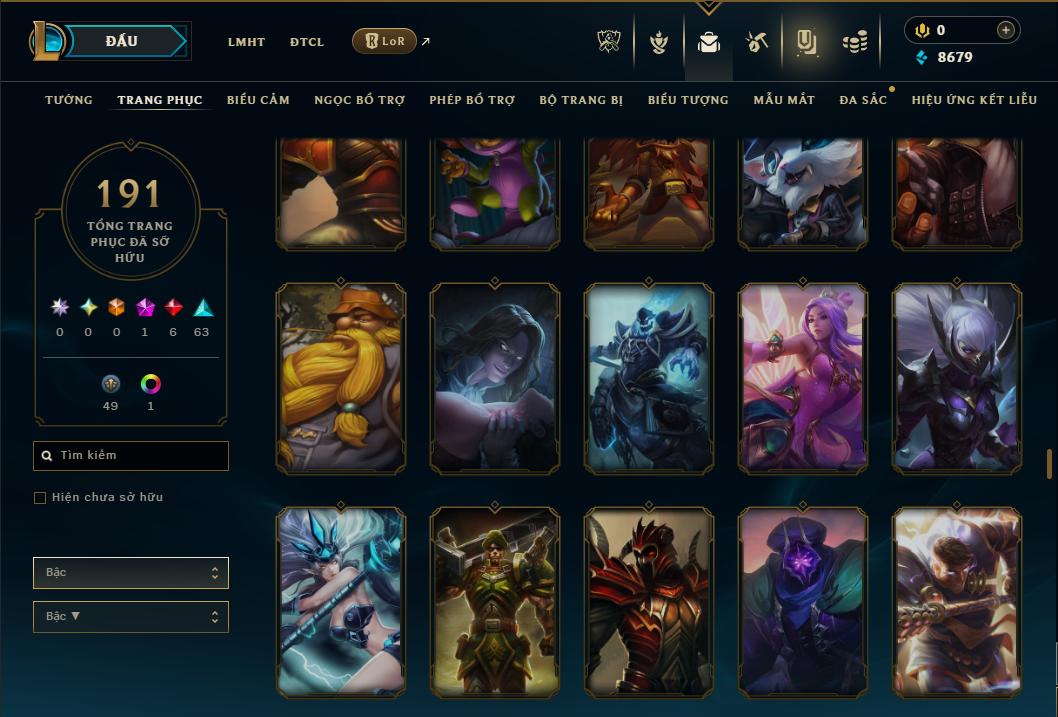The width and height of the screenshot is (1058, 717).
Task: Open the BIỂU CẢM tab
Action: coord(258,100)
